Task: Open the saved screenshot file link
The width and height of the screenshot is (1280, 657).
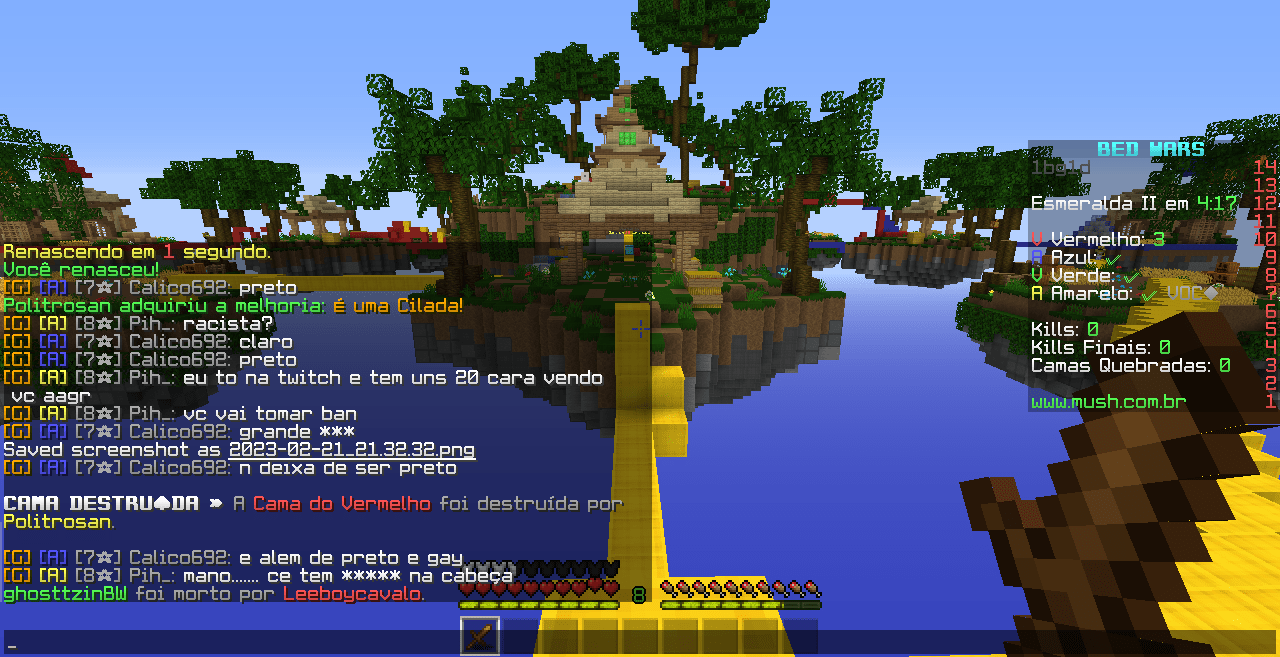Action: tap(351, 450)
